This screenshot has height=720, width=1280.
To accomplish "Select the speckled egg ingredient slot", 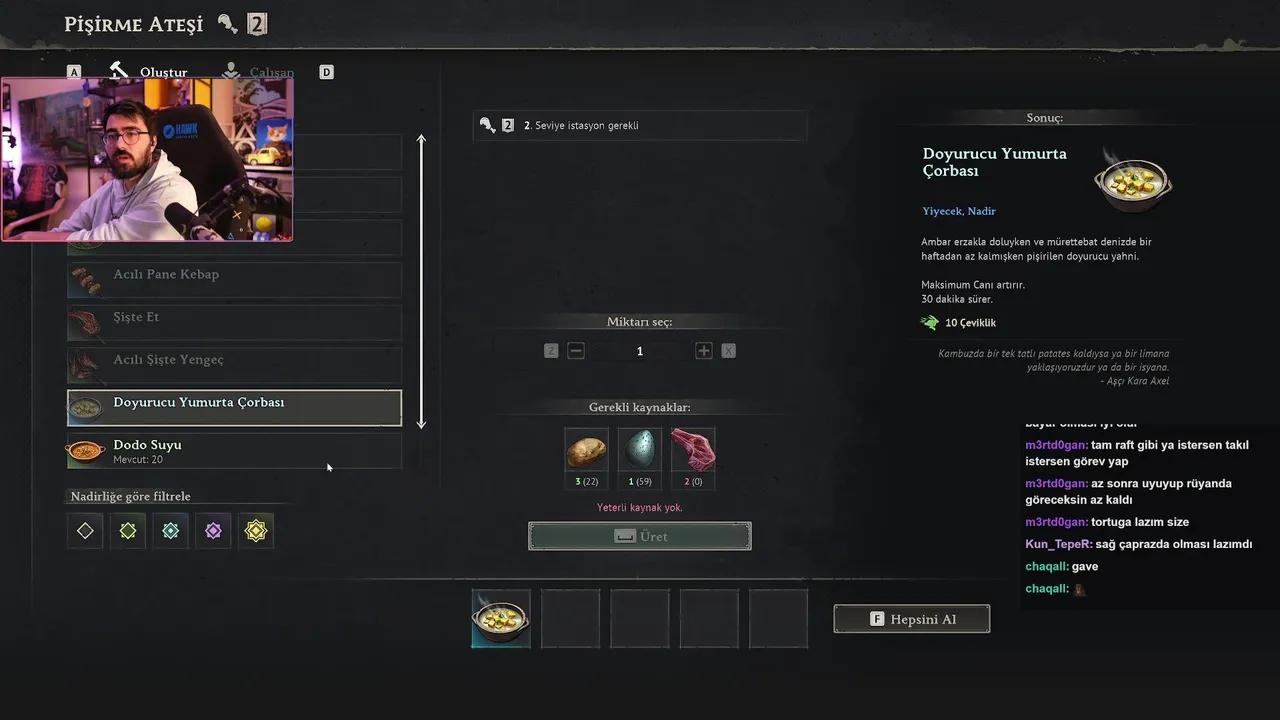I will (x=639, y=450).
